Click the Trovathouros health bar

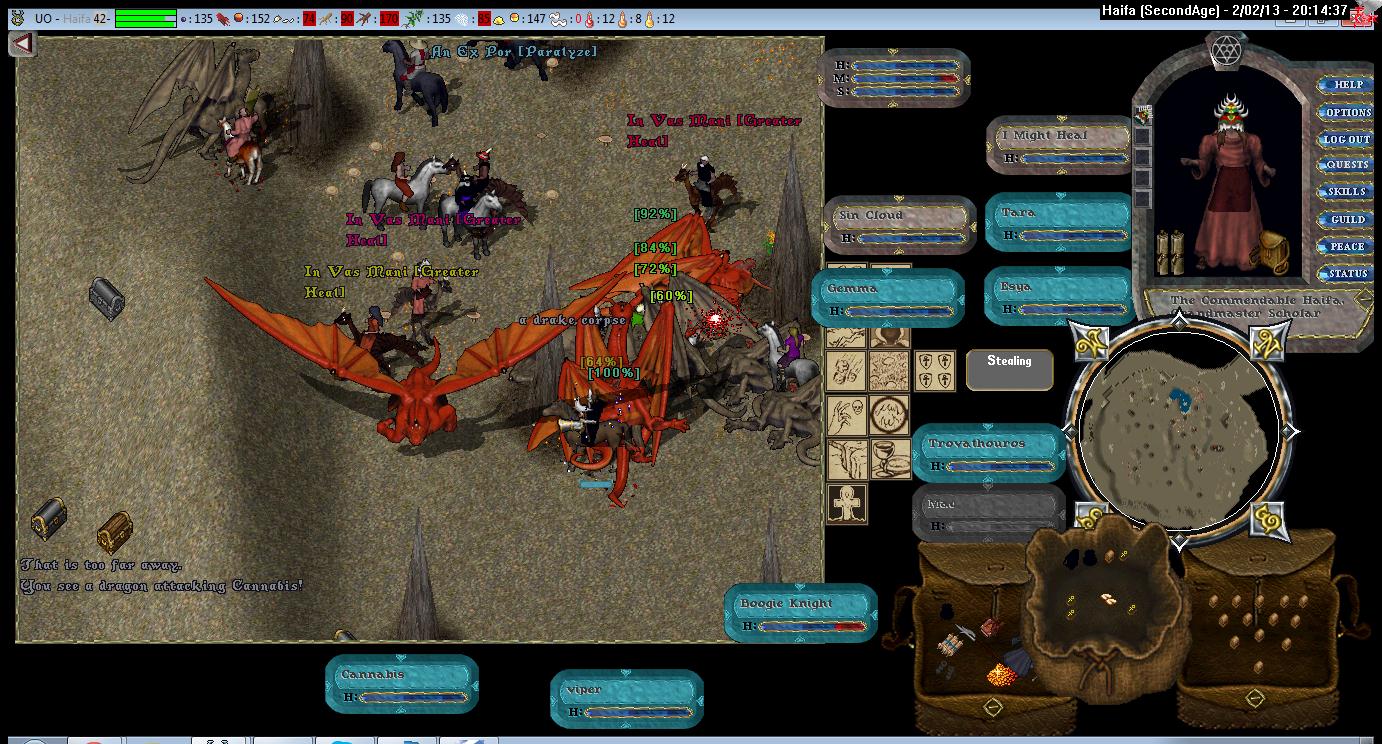coord(989,453)
